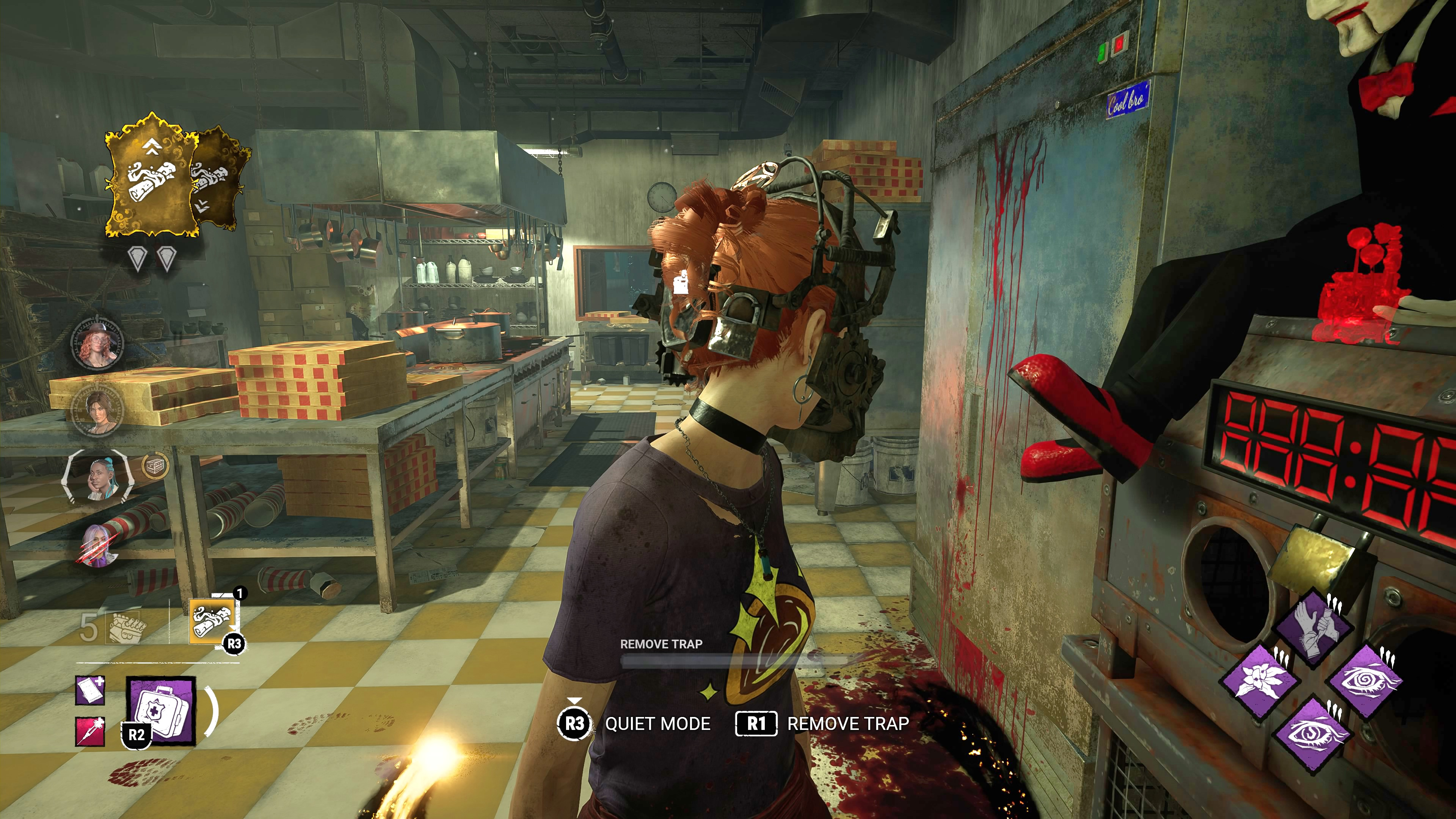Click the spiral-pupil eye perk icon
1456x819 pixels.
(1365, 681)
